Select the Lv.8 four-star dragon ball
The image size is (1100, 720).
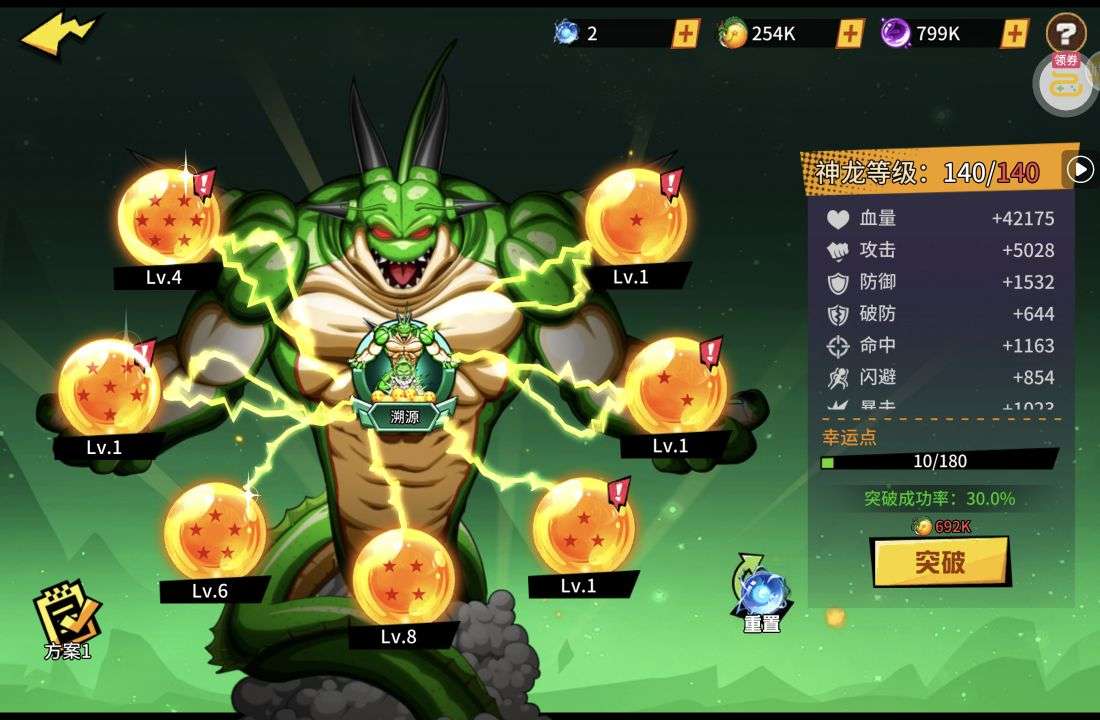click(x=403, y=576)
